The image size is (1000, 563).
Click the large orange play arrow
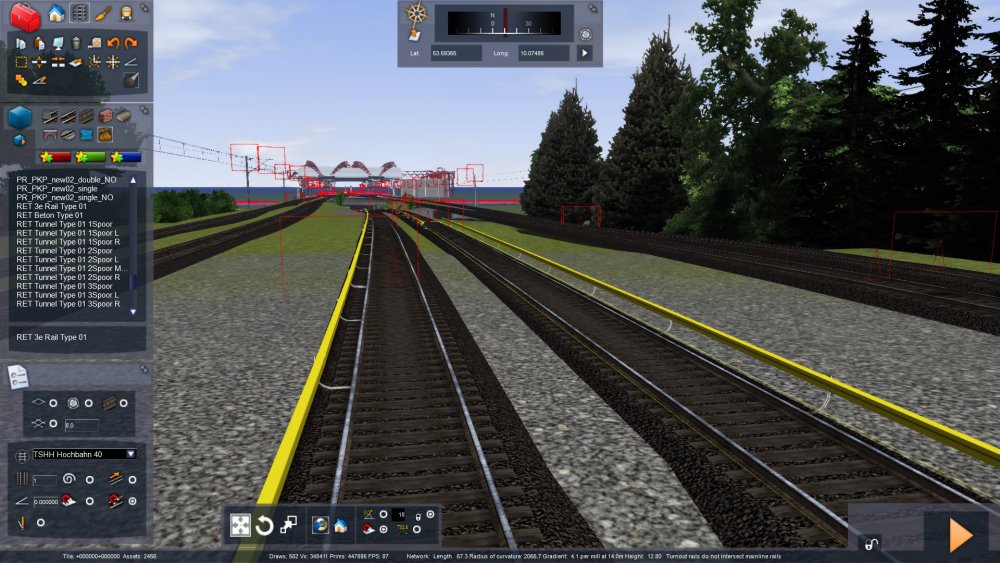[960, 535]
